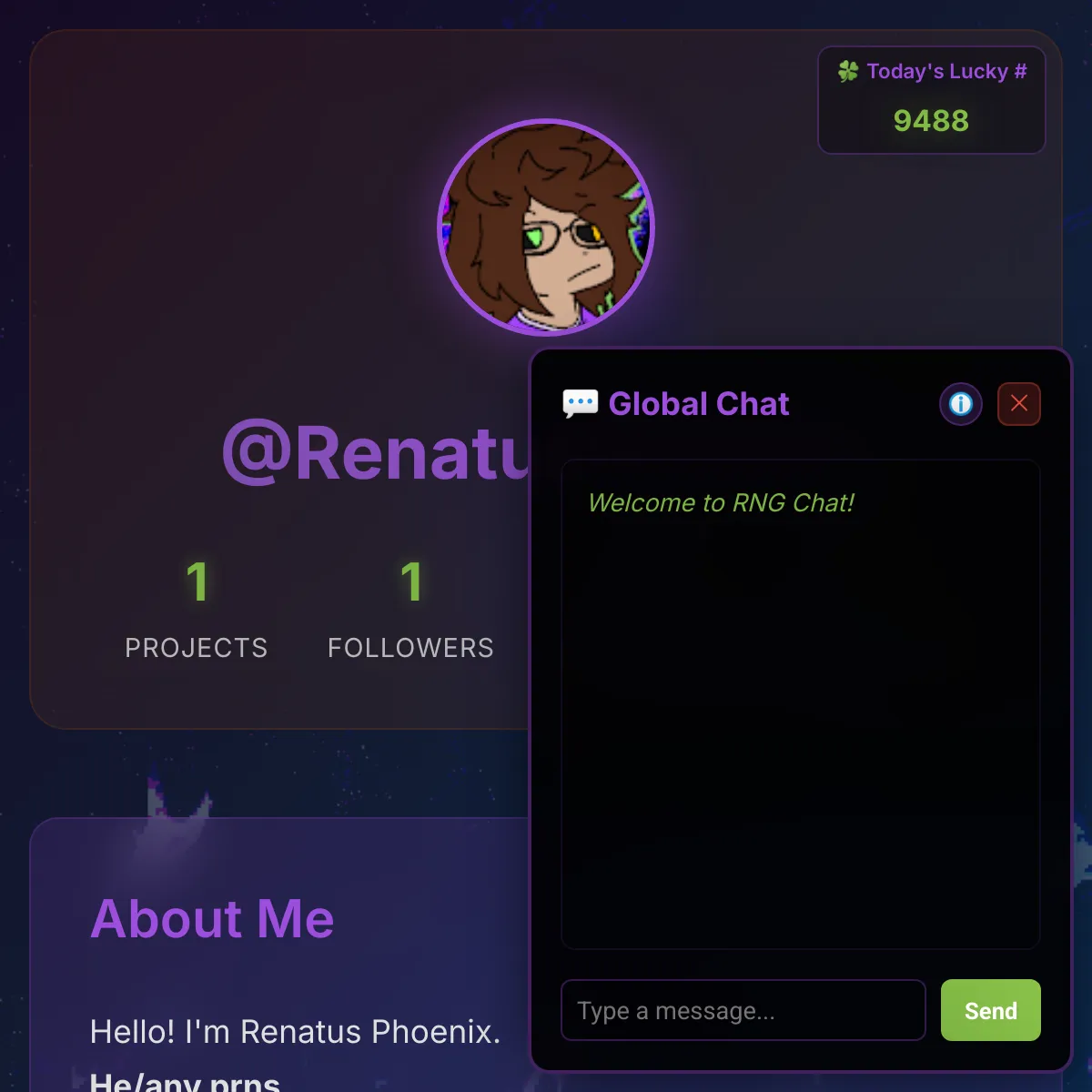This screenshot has width=1092, height=1092.
Task: Send the chat message
Action: pyautogui.click(x=990, y=1010)
